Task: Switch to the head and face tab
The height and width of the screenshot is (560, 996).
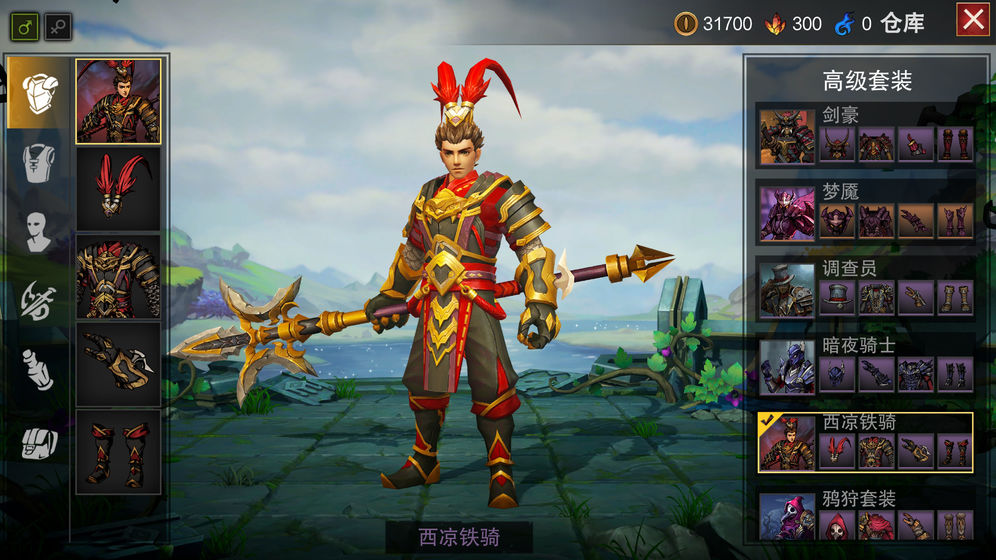Action: click(39, 231)
